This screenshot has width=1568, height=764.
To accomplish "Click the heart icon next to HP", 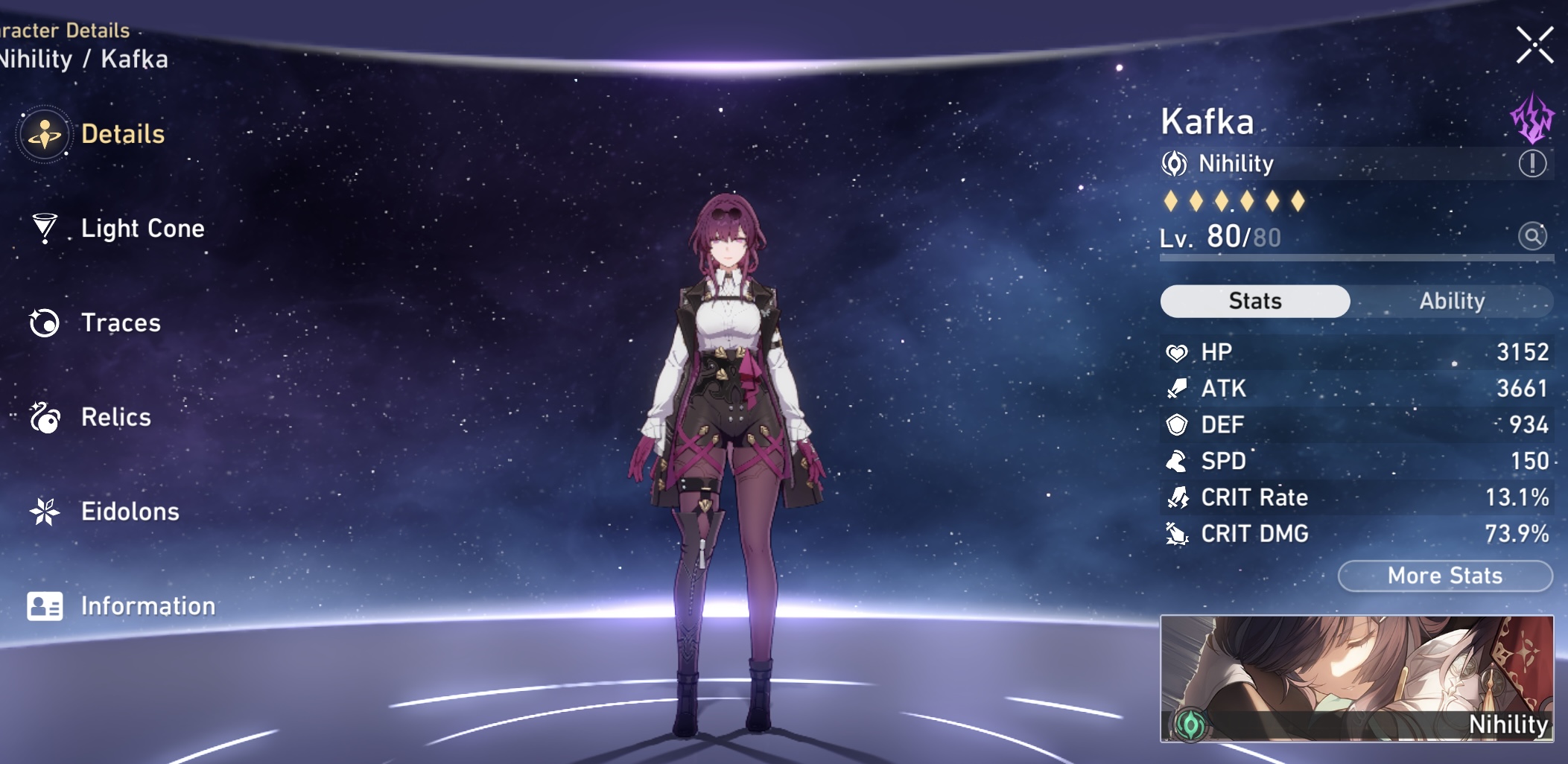I will (x=1178, y=352).
